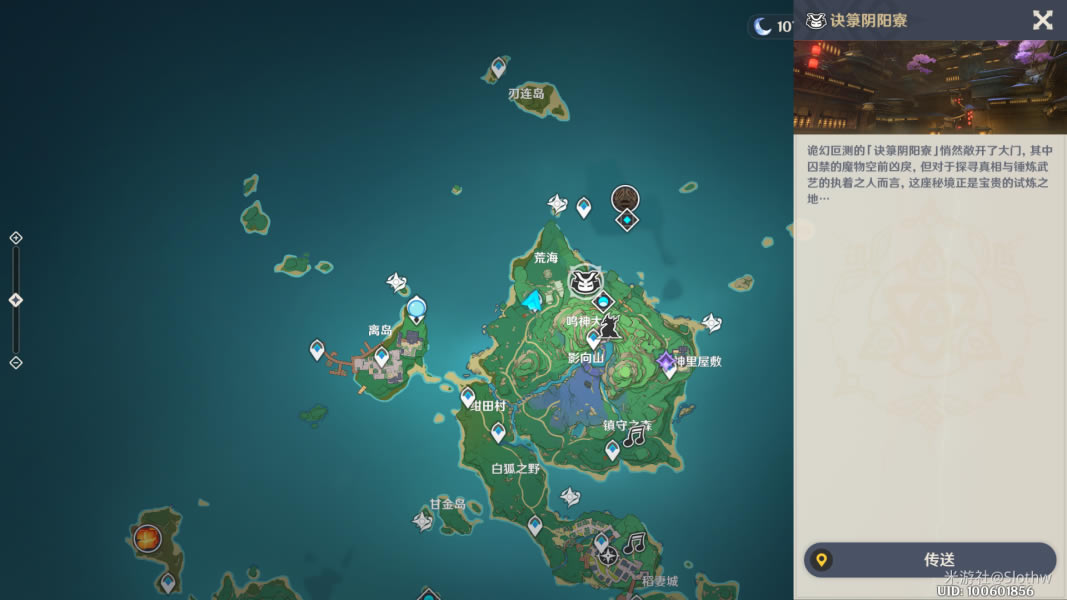
Task: Select the Statue of The Seven marker above 离岛
Action: coord(417,309)
